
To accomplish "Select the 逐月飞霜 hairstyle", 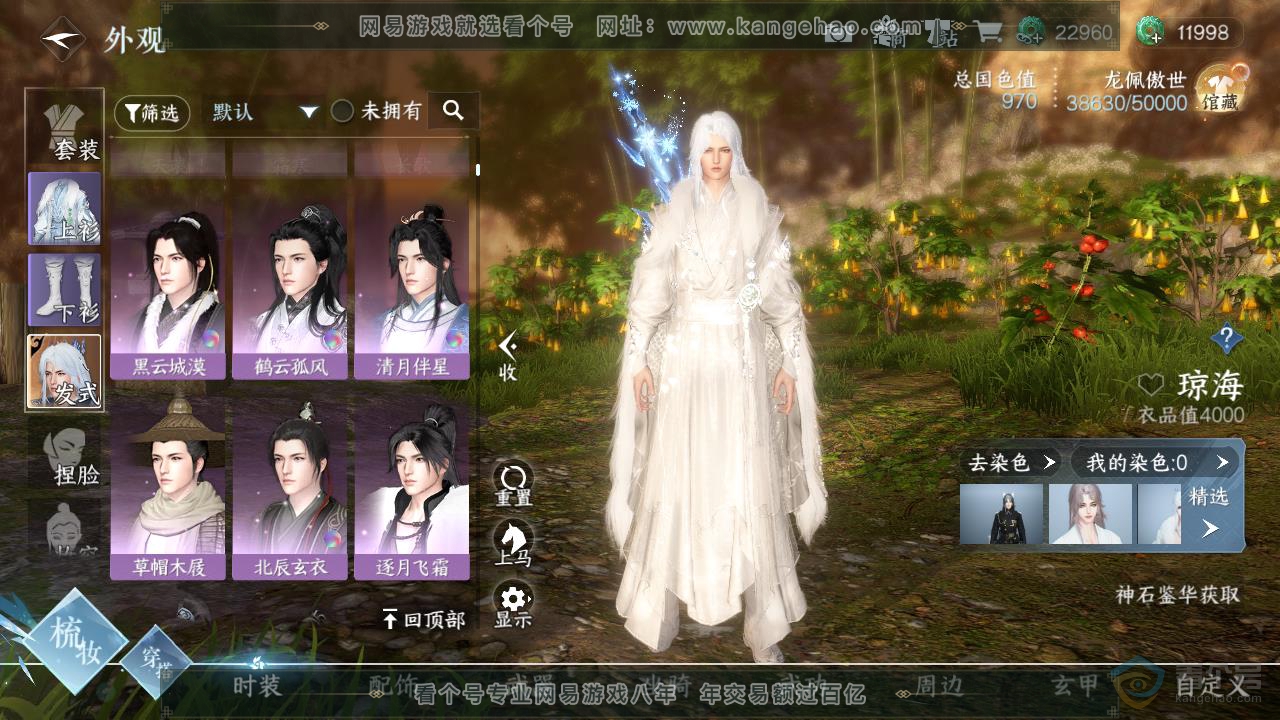I will click(x=411, y=493).
